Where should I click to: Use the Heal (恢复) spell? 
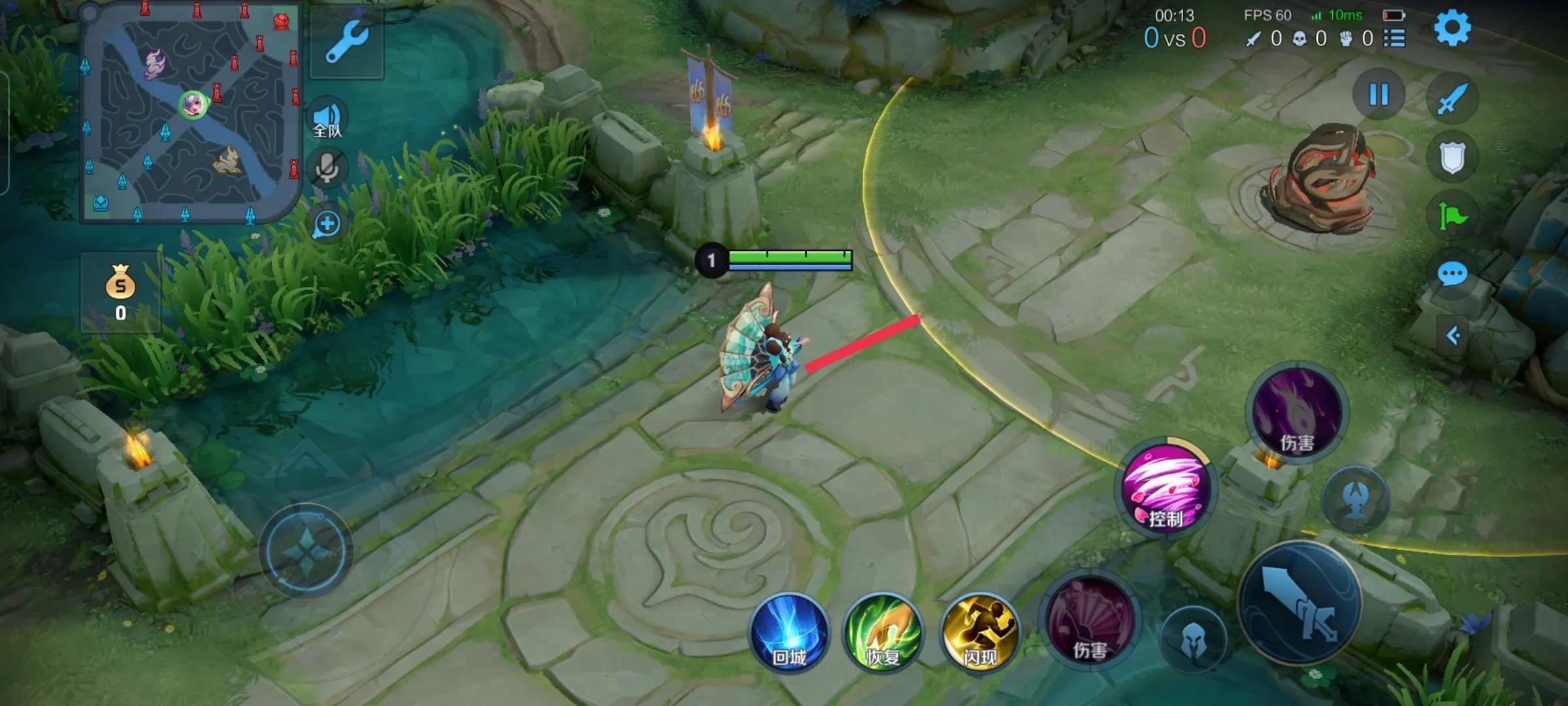pos(883,633)
